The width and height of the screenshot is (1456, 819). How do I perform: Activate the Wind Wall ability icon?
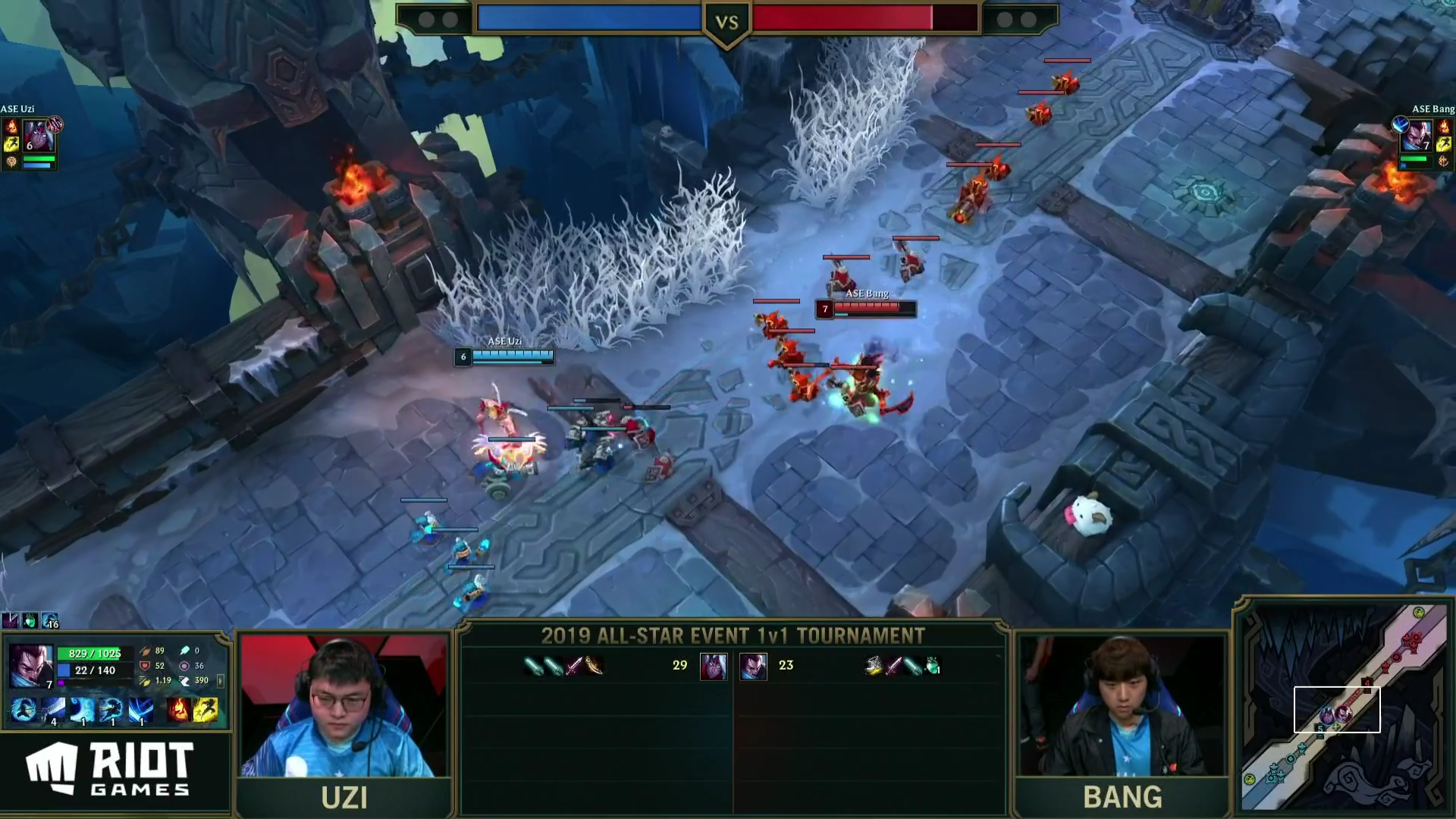[x=82, y=710]
